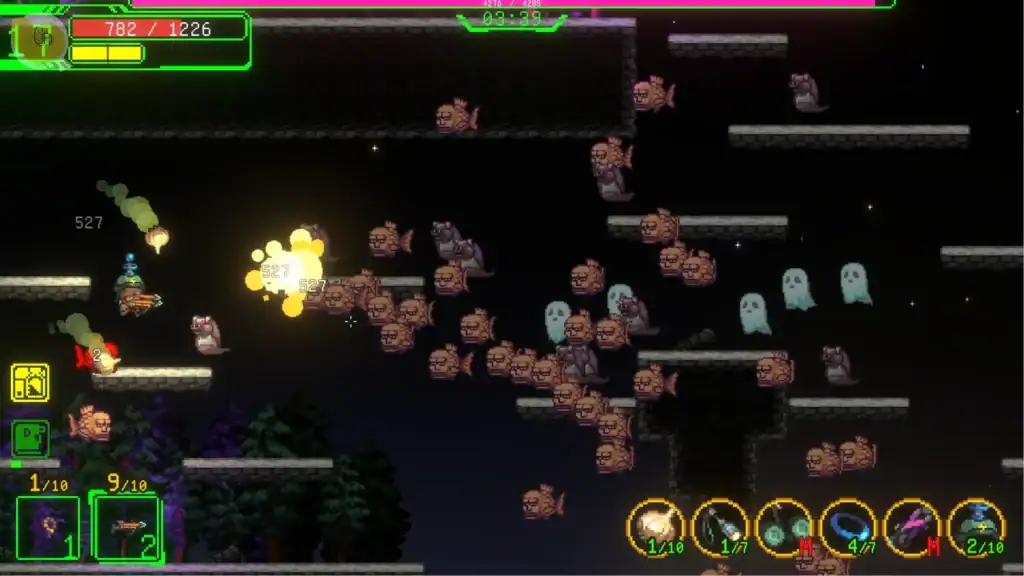Open the green book icon

[30, 438]
